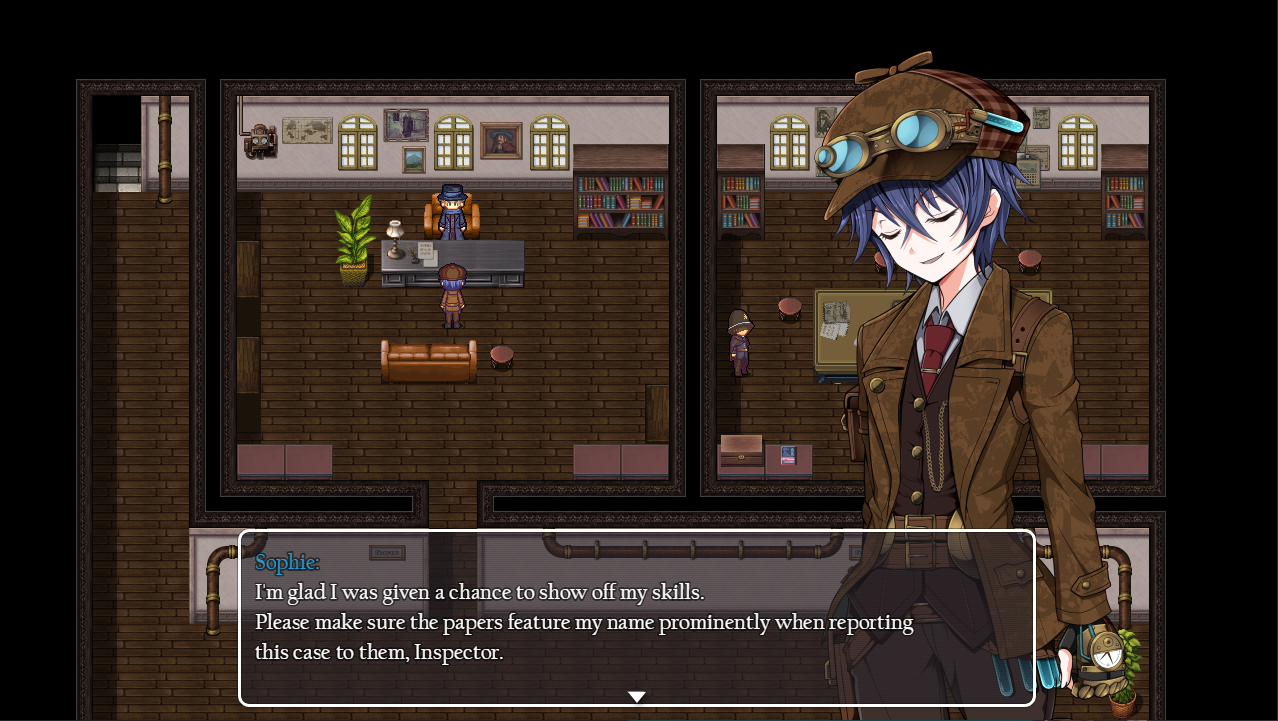Advance dialogue with the white down arrow
Image resolution: width=1278 pixels, height=721 pixels.
[637, 696]
